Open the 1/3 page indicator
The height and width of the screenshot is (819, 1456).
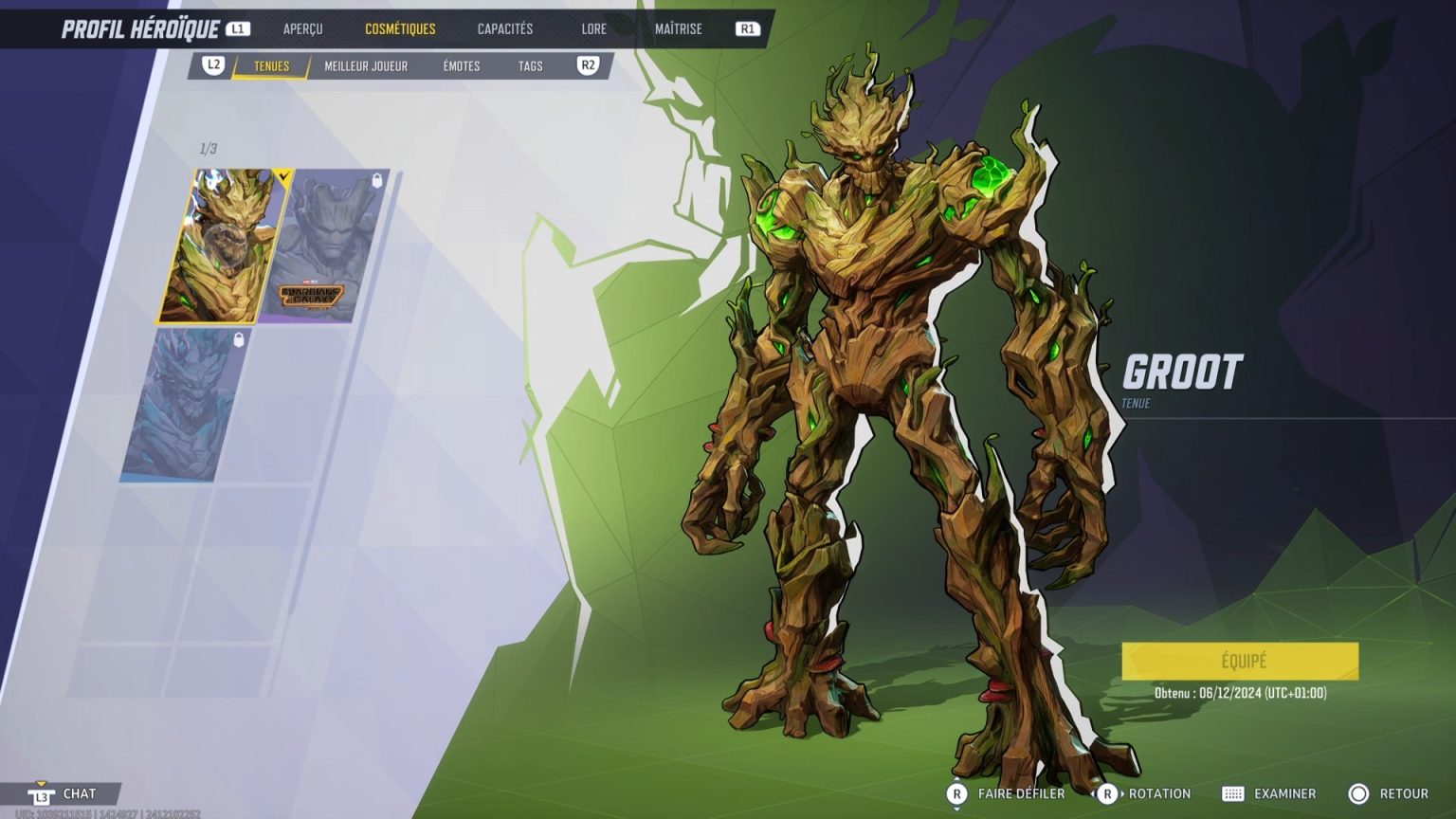pos(207,149)
